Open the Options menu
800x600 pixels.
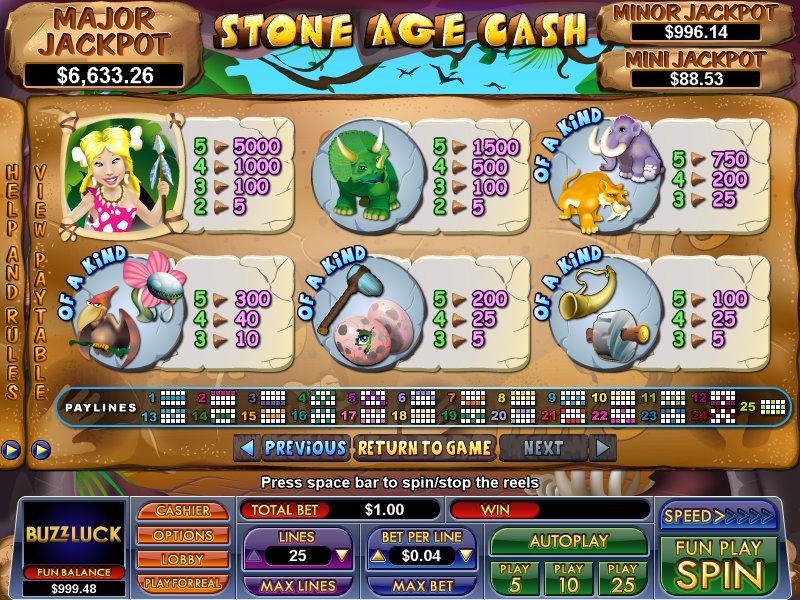[x=182, y=535]
